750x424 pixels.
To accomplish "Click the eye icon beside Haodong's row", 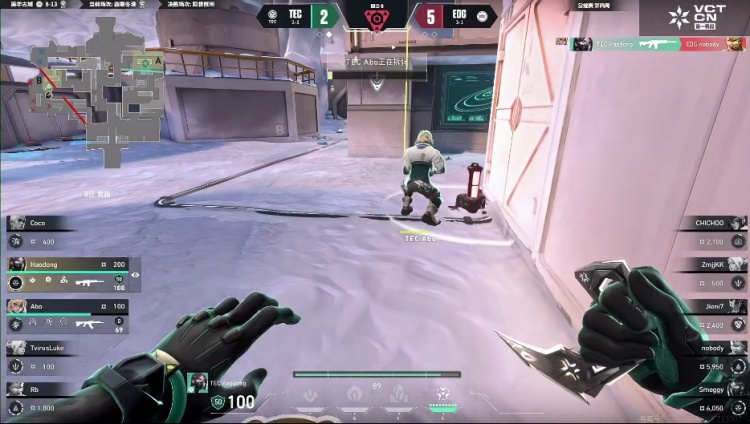I will (135, 275).
